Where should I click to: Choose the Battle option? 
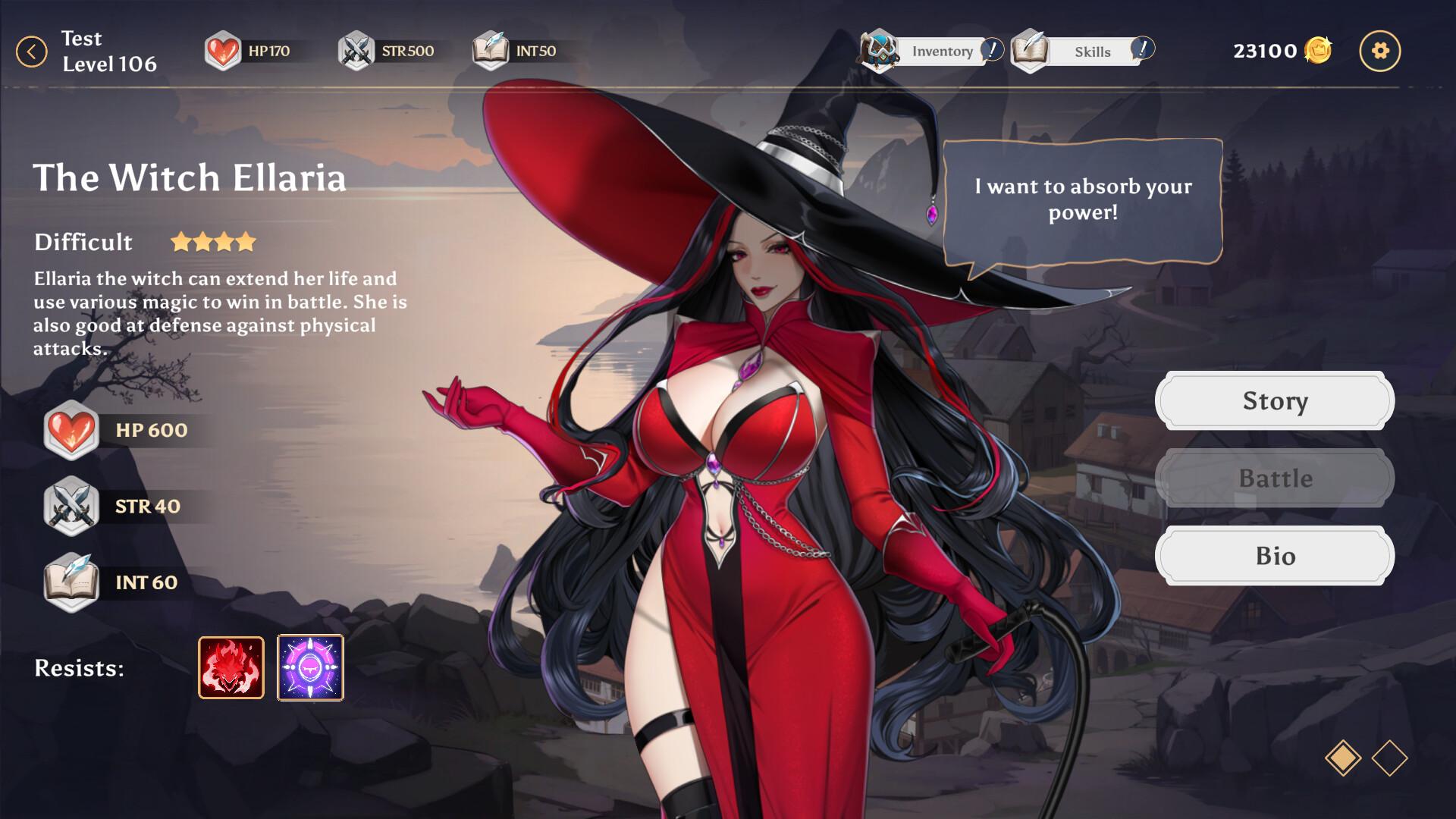coord(1274,479)
